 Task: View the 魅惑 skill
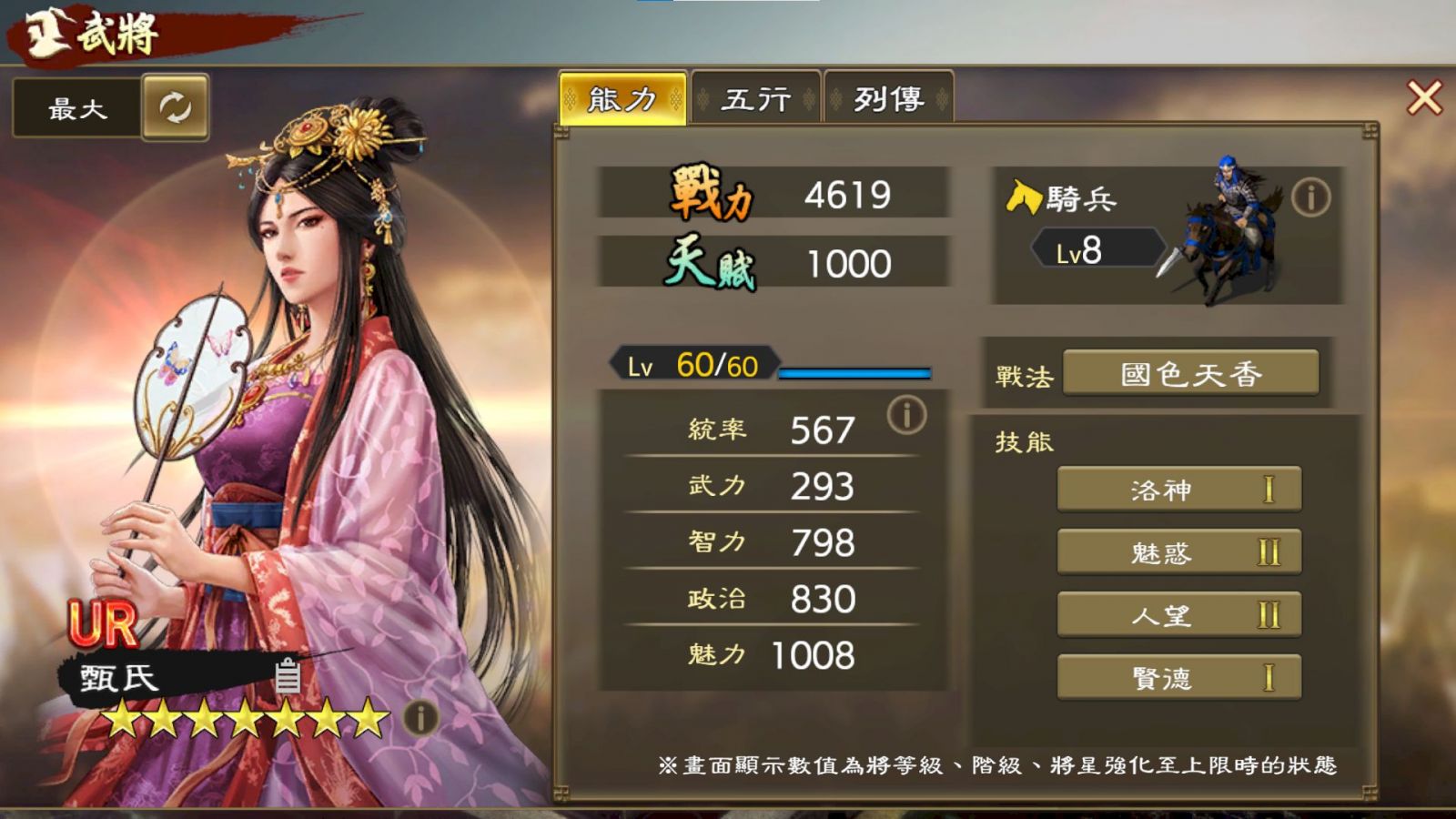tap(1178, 552)
